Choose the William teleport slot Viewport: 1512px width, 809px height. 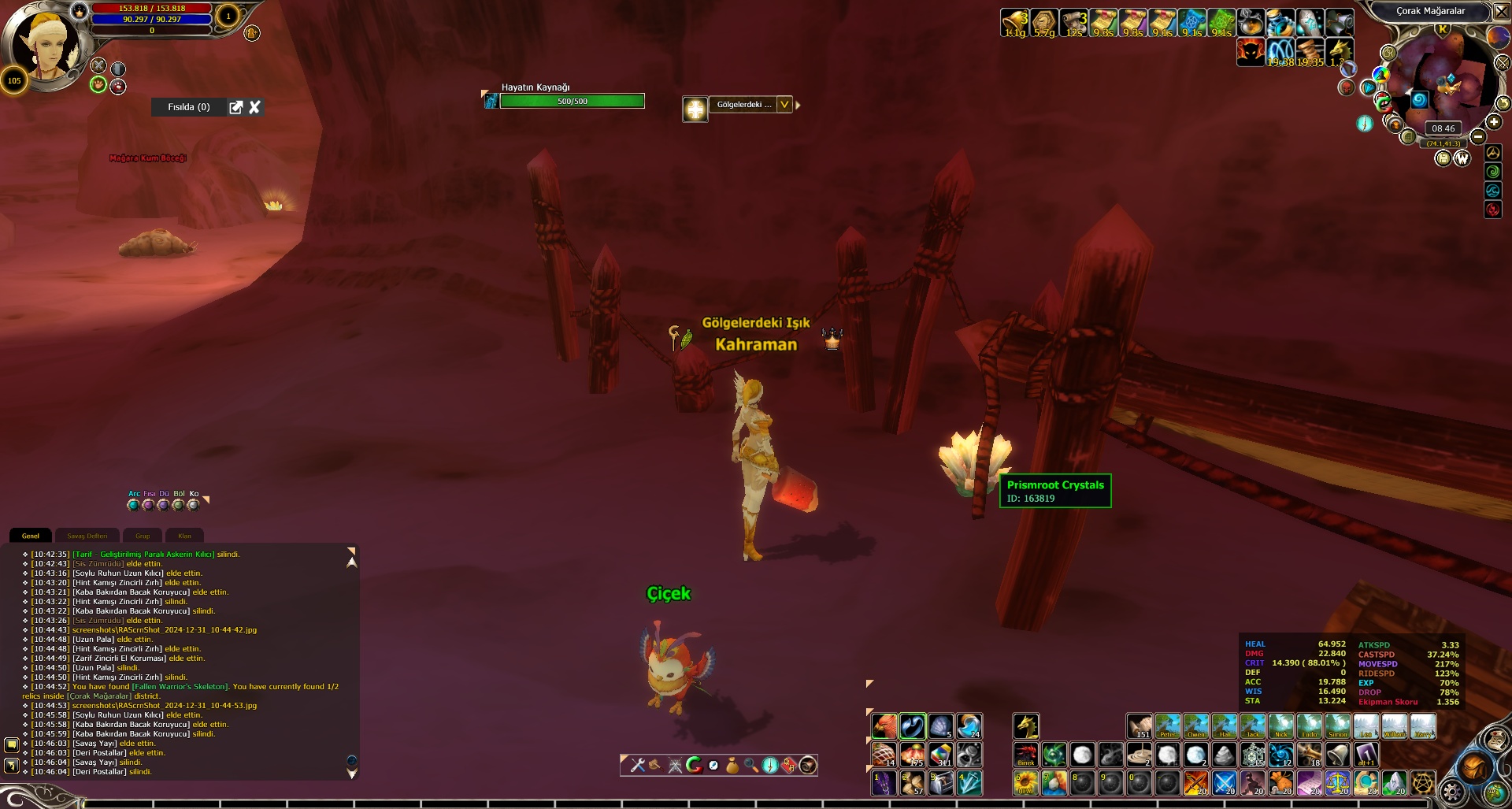pos(1394,726)
